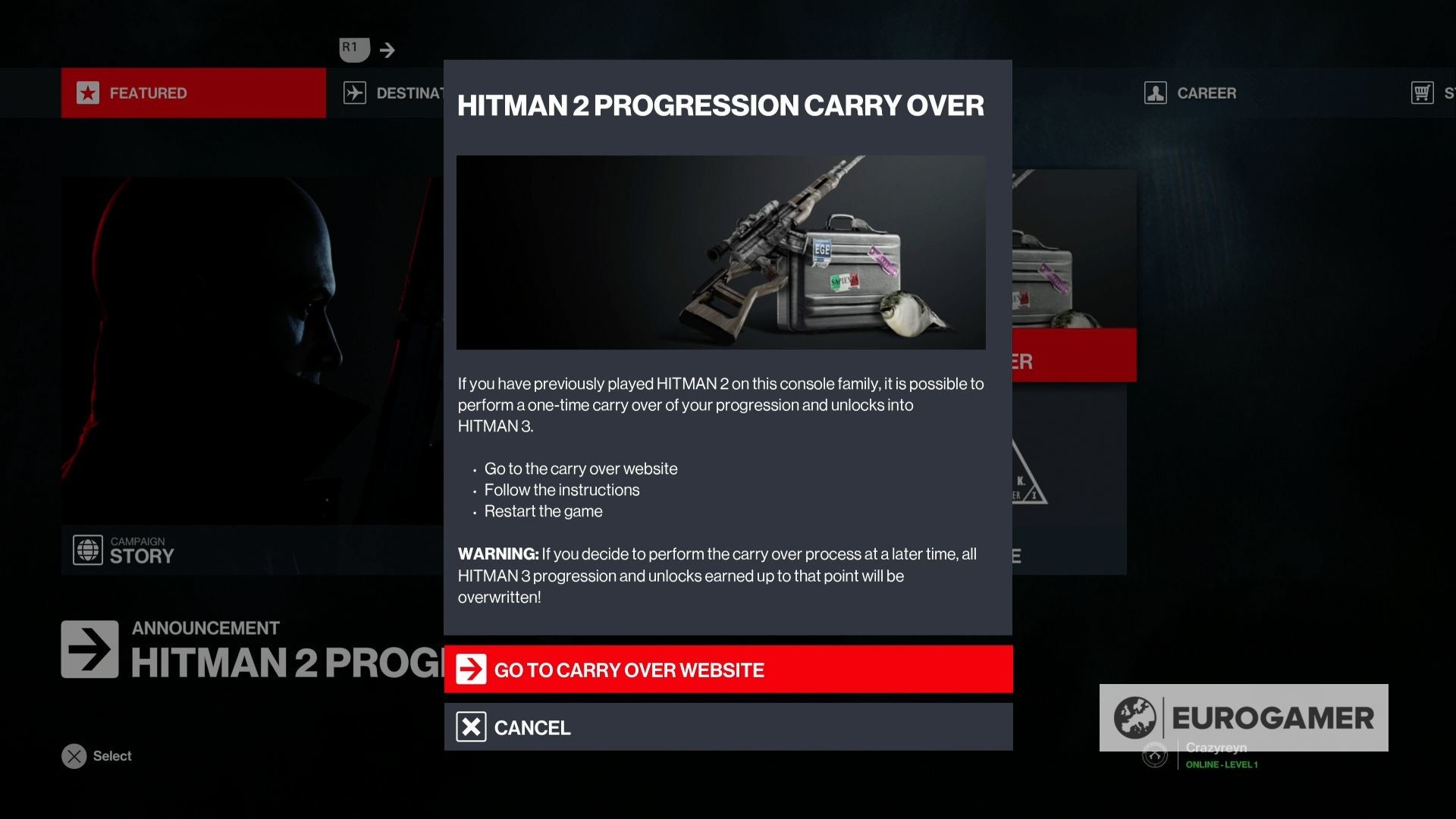Cancel the progression carry over dialog
The height and width of the screenshot is (819, 1456).
(728, 726)
